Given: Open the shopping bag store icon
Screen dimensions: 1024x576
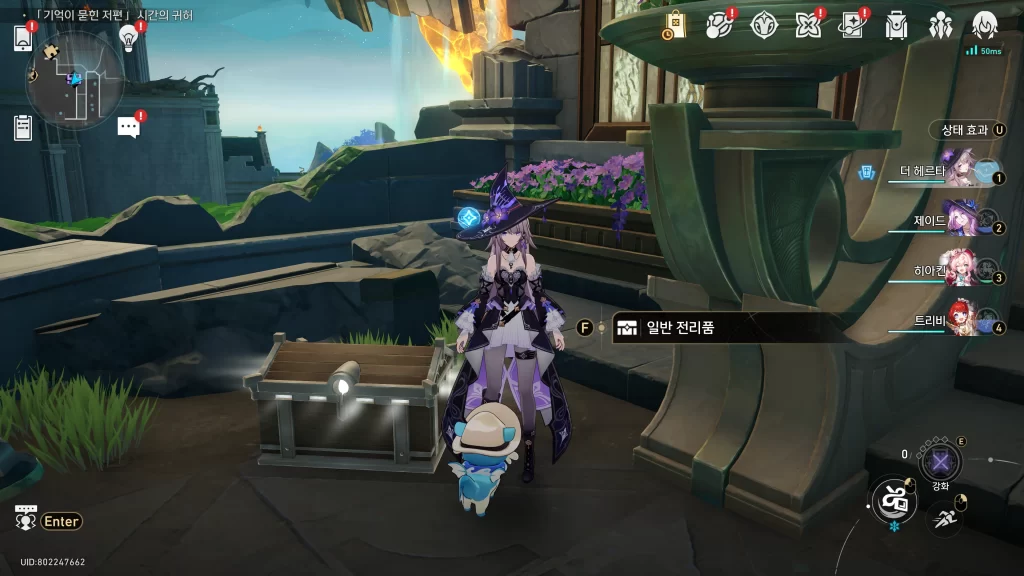Looking at the screenshot, I should coord(675,25).
